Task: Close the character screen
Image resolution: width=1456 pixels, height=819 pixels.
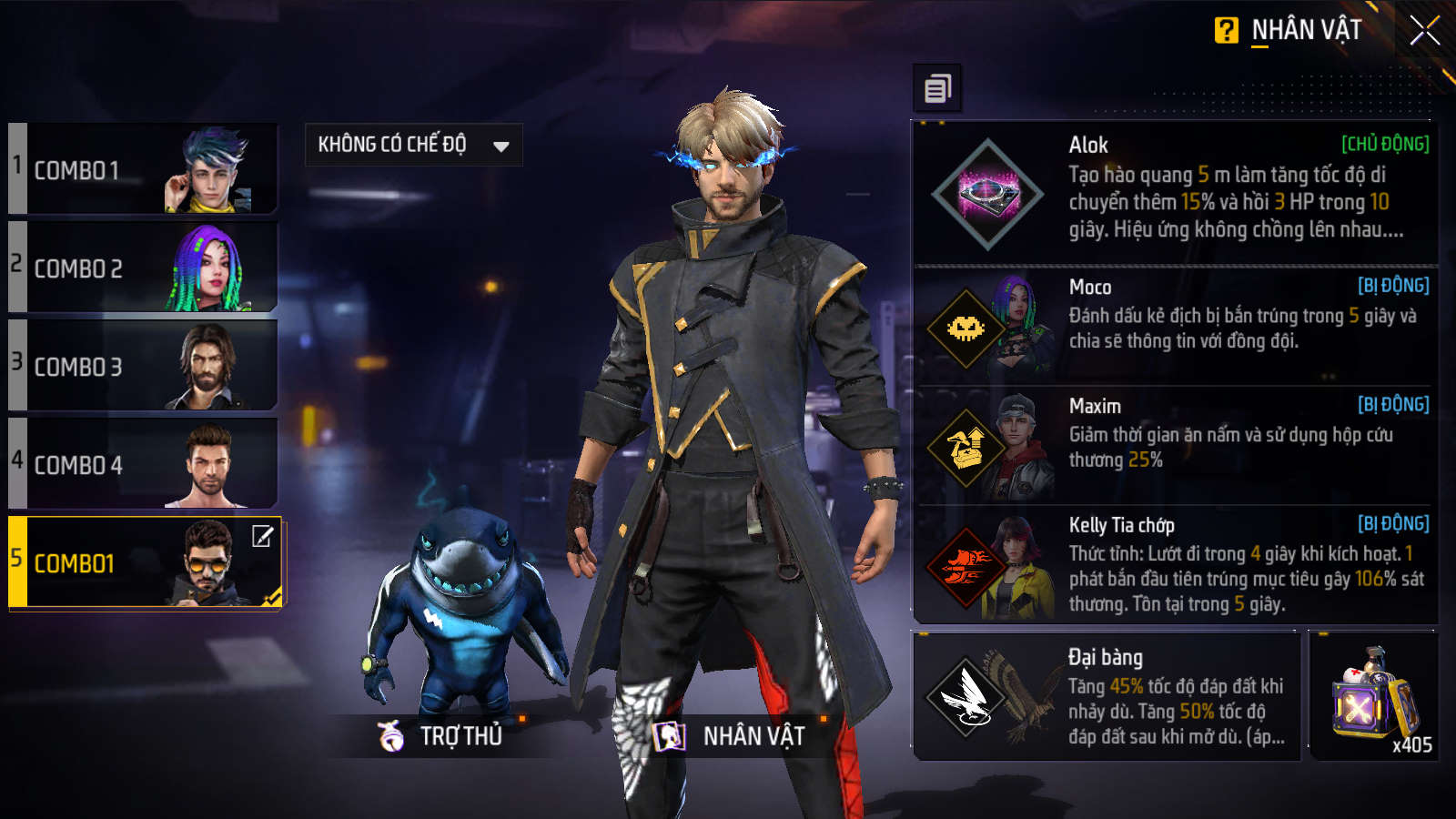Action: click(x=1424, y=31)
